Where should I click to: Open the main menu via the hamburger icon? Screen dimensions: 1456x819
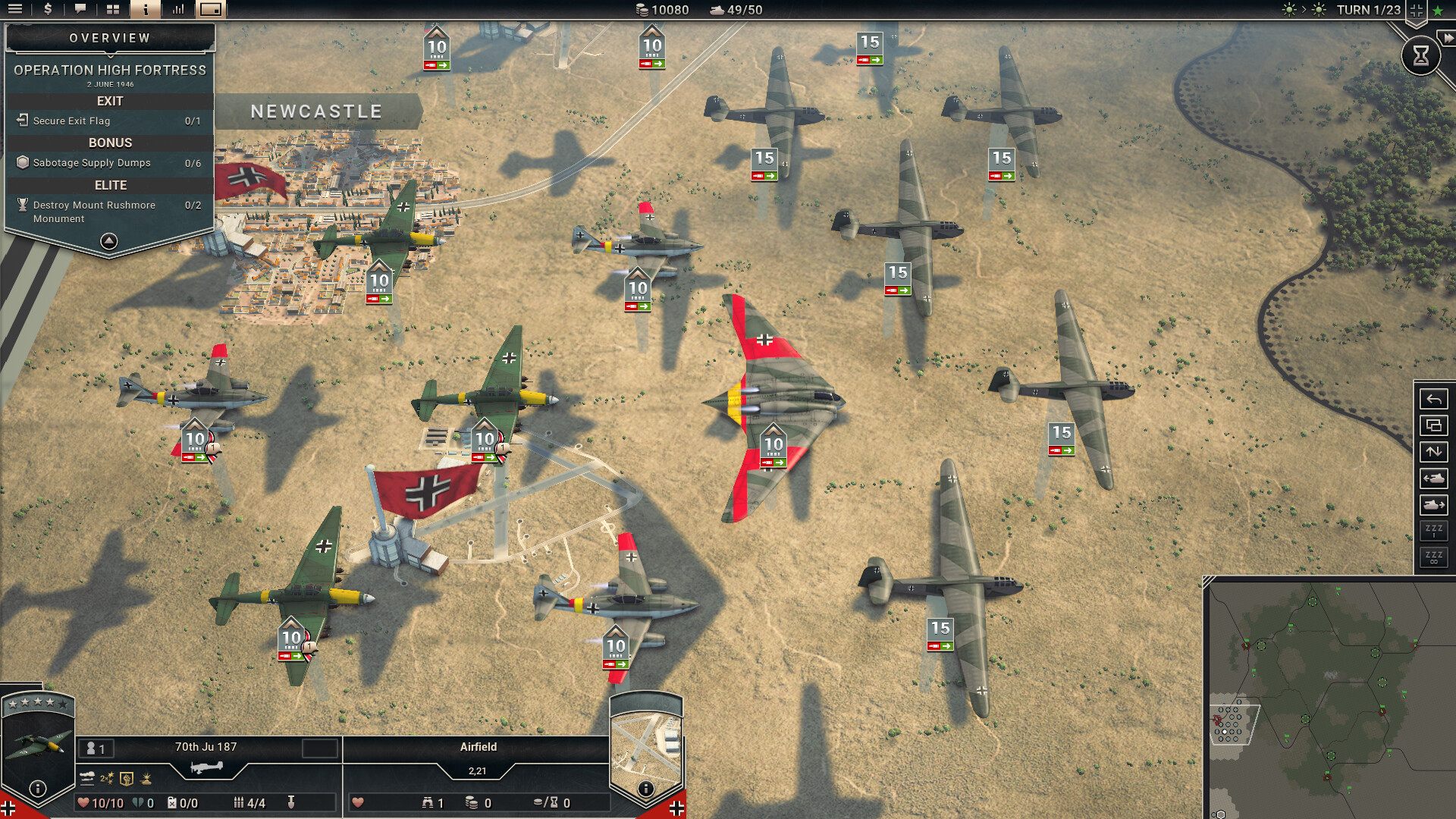[x=15, y=10]
